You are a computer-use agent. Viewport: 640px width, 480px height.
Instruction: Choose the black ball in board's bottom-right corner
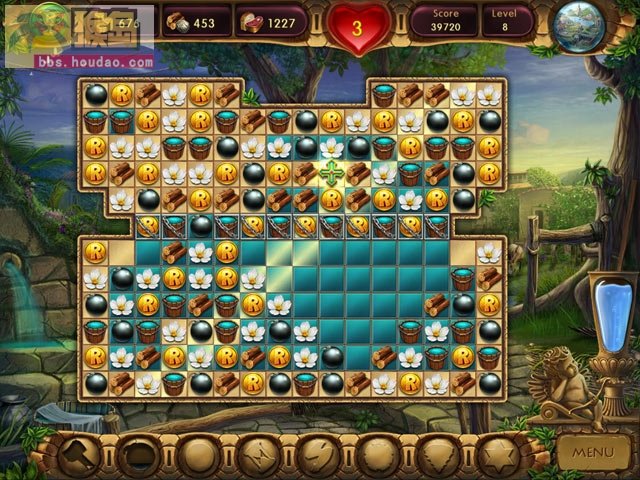click(x=489, y=382)
